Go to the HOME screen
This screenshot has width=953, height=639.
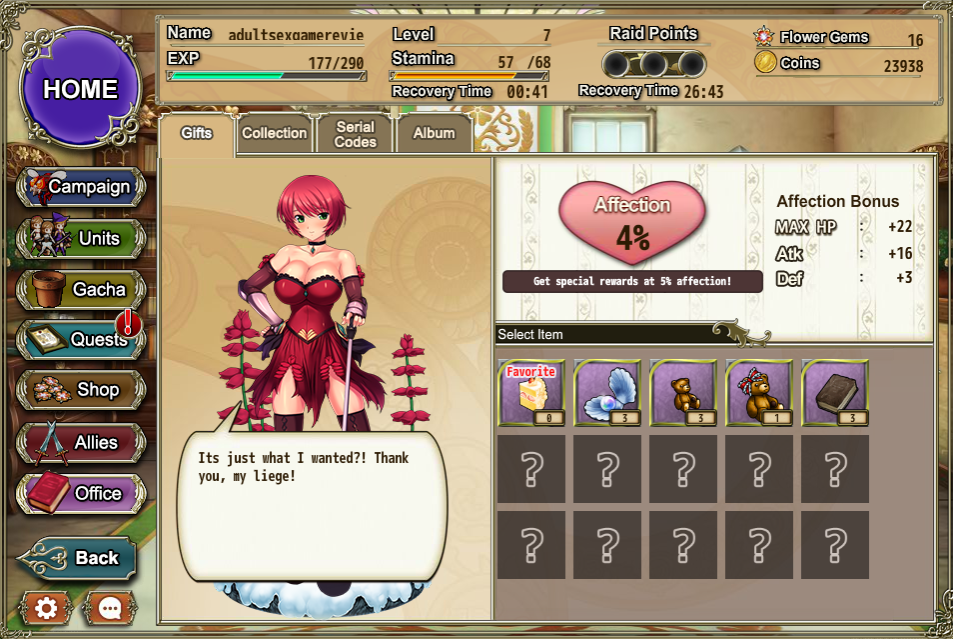(80, 88)
